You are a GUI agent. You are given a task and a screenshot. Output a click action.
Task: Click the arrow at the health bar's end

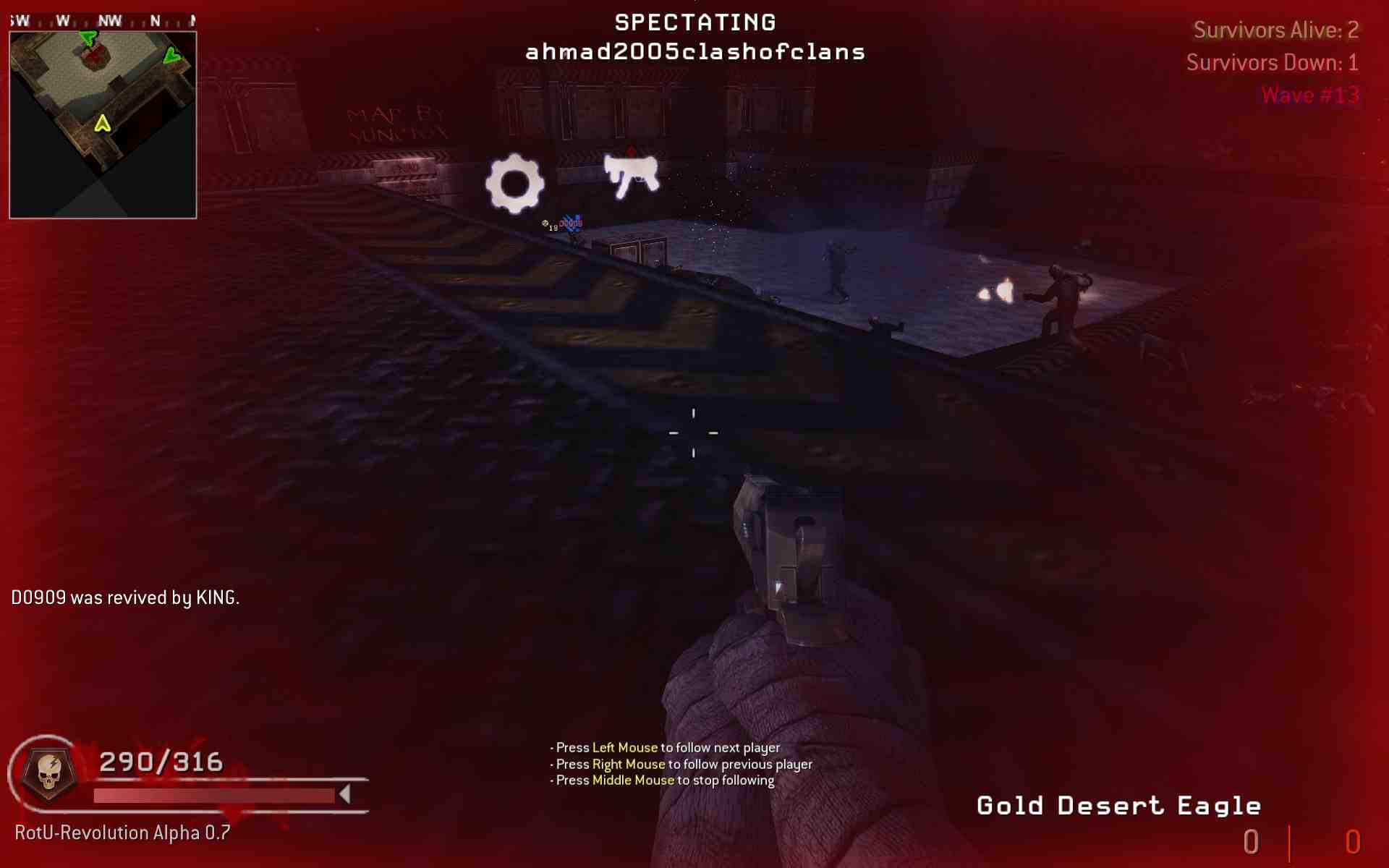[345, 793]
